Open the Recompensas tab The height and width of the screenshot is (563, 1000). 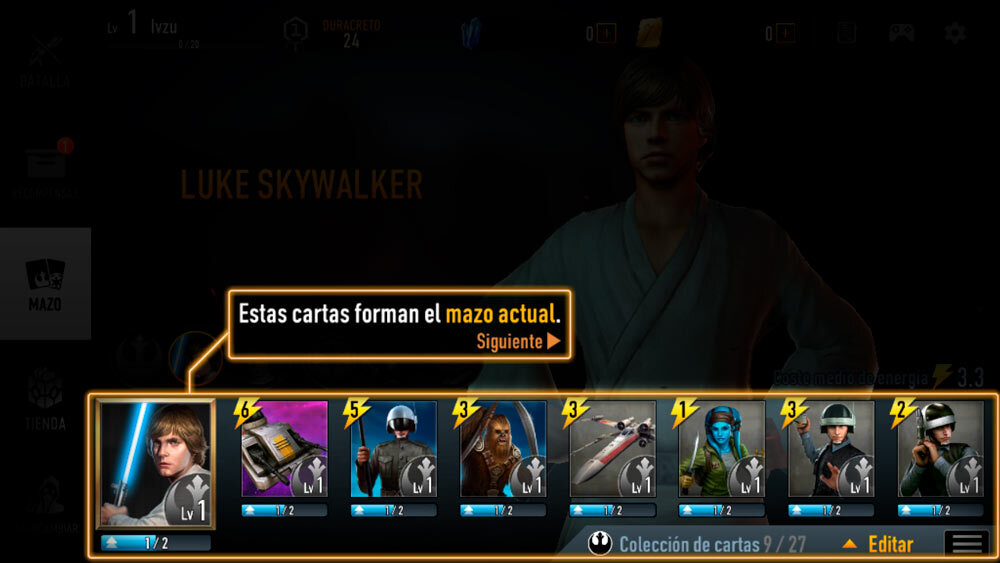point(45,170)
